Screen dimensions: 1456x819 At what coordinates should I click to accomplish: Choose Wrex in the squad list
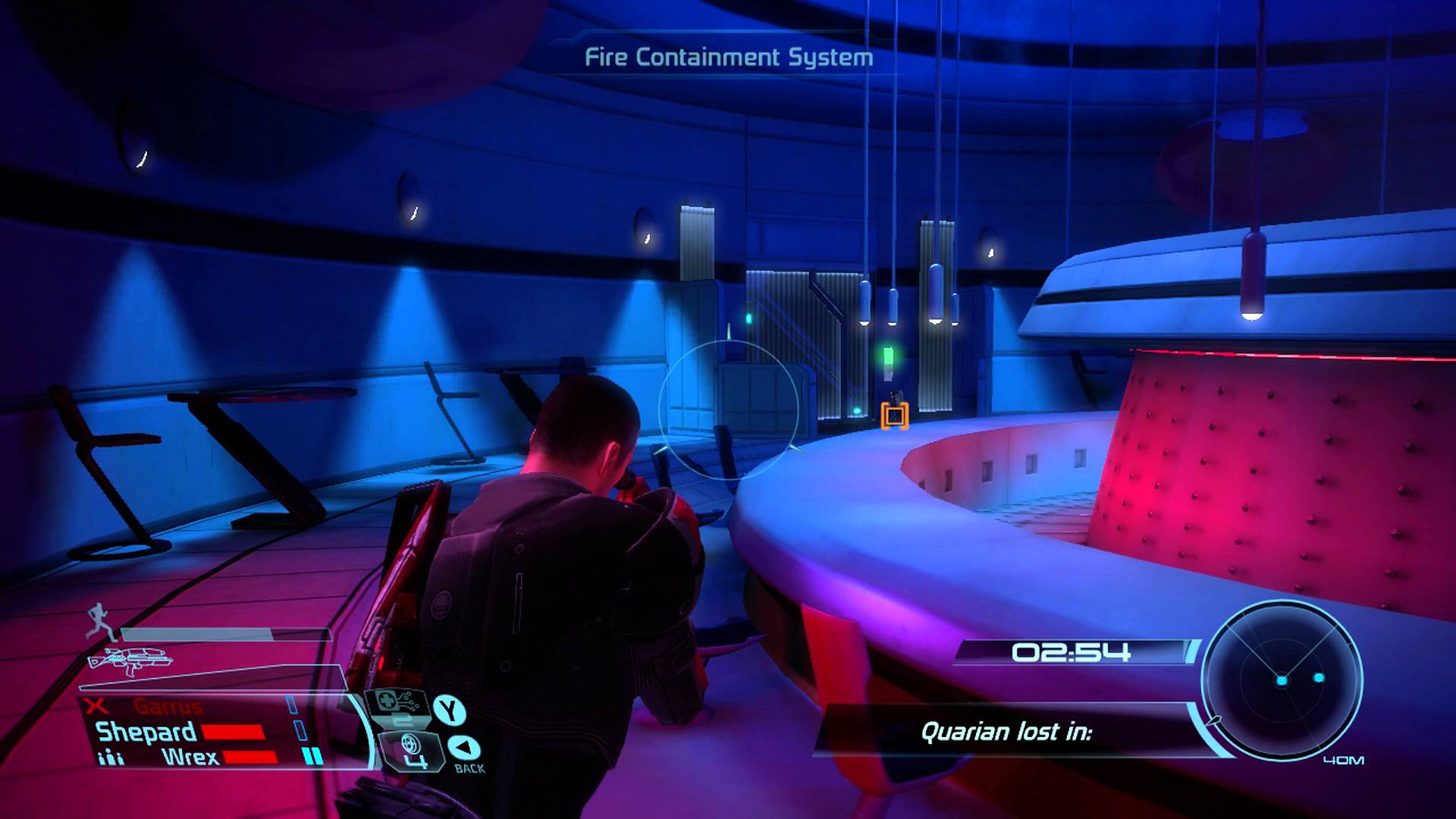pos(190,757)
